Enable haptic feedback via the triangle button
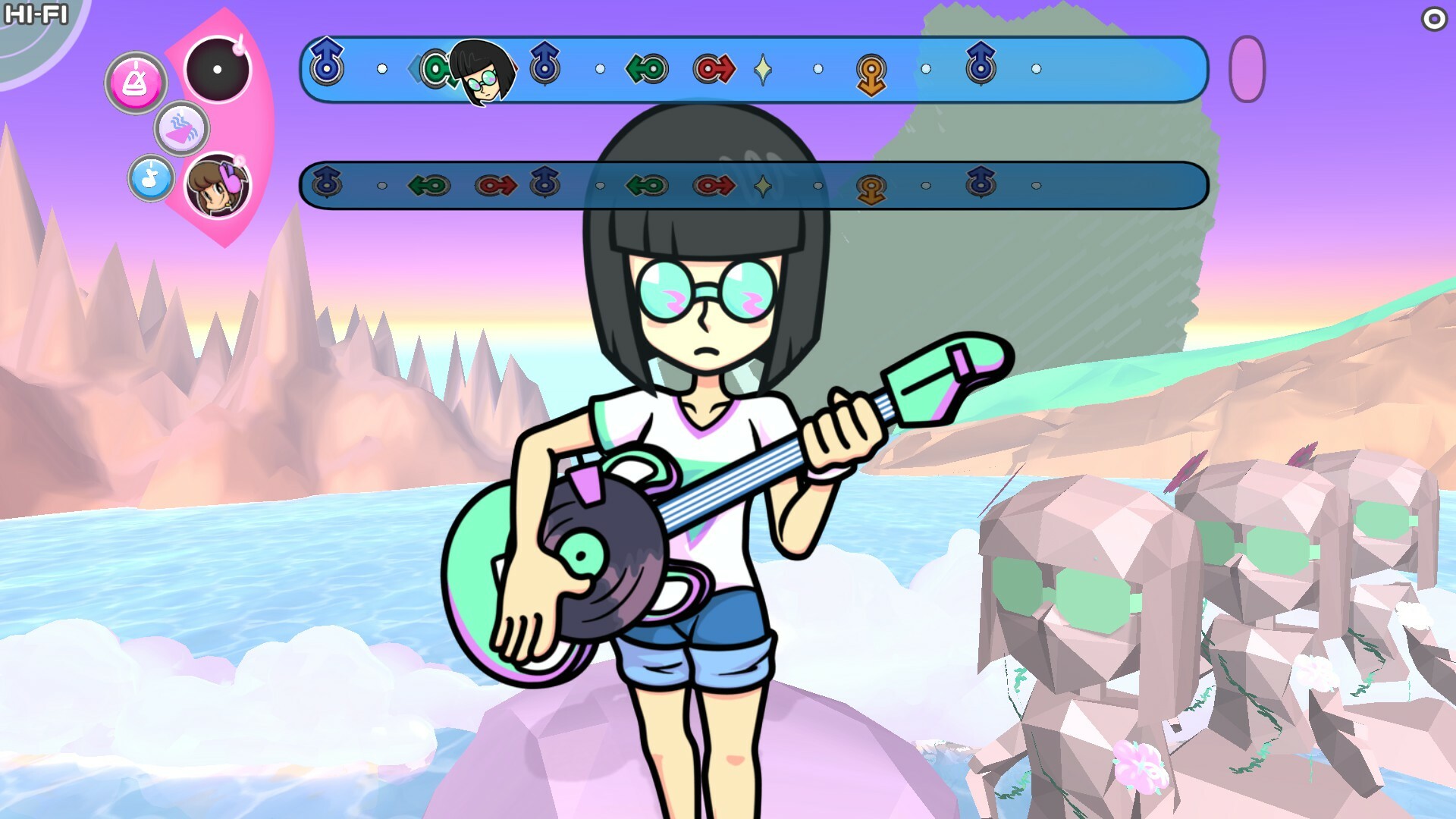 pos(182,129)
